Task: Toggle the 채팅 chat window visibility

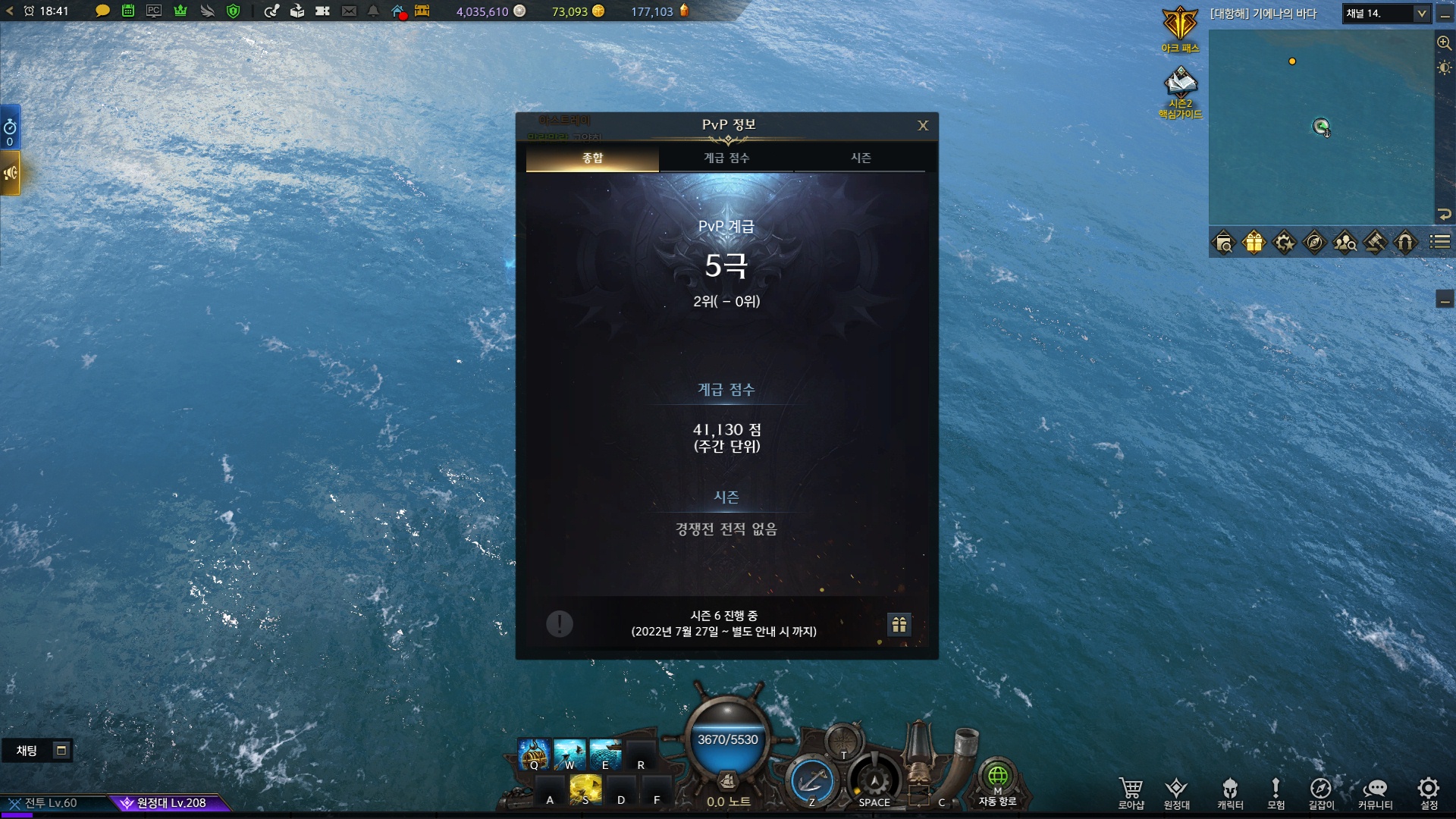Action: tap(60, 750)
